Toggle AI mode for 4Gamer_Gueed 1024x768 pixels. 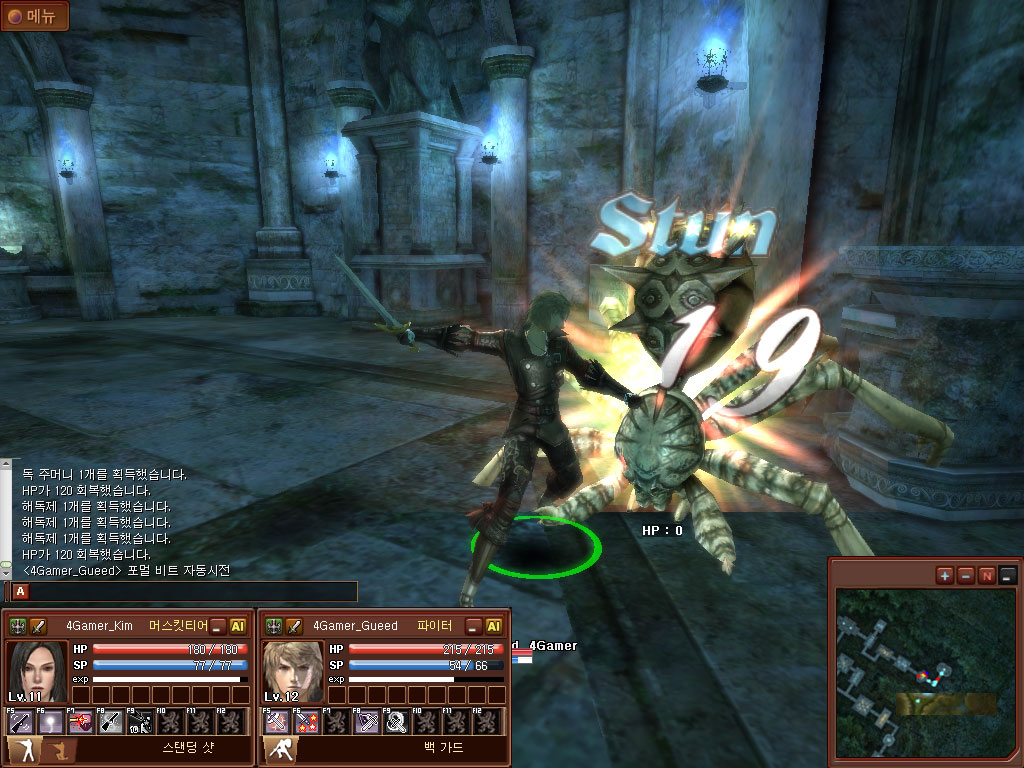pyautogui.click(x=494, y=626)
